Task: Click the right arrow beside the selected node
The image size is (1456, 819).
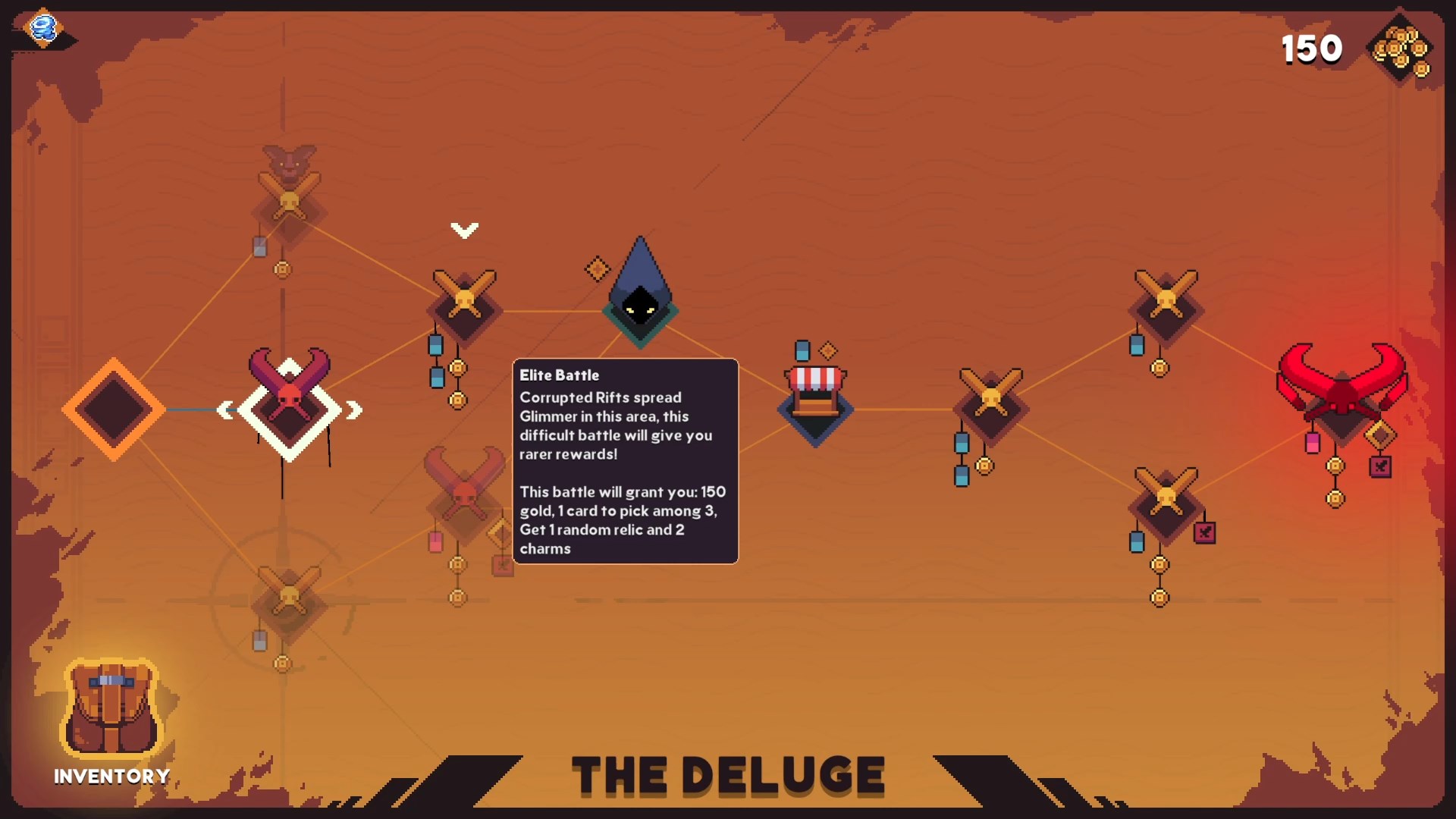Action: tap(354, 410)
